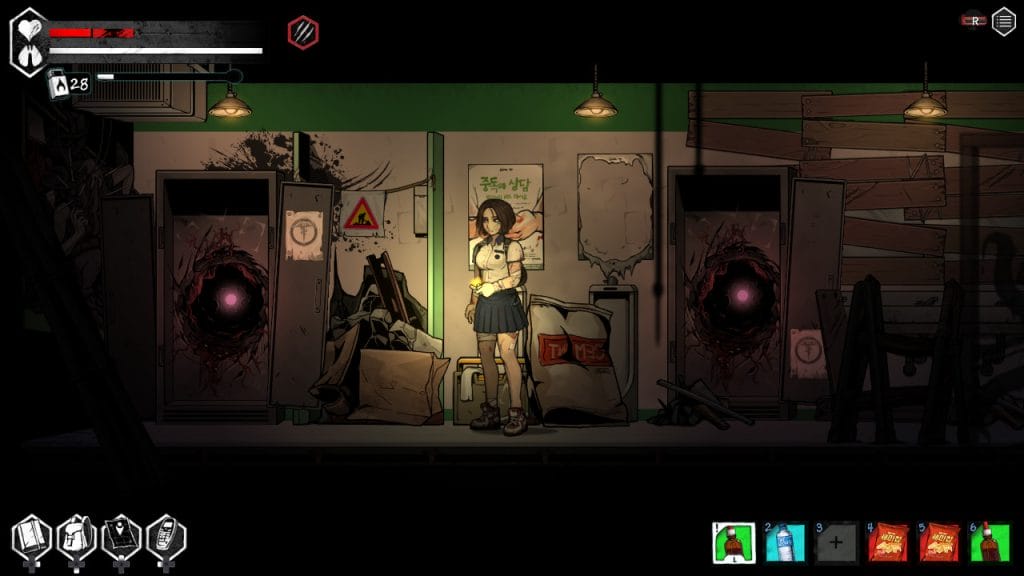Select the brown bottle in hotbar slot 1
The height and width of the screenshot is (576, 1024).
[734, 542]
